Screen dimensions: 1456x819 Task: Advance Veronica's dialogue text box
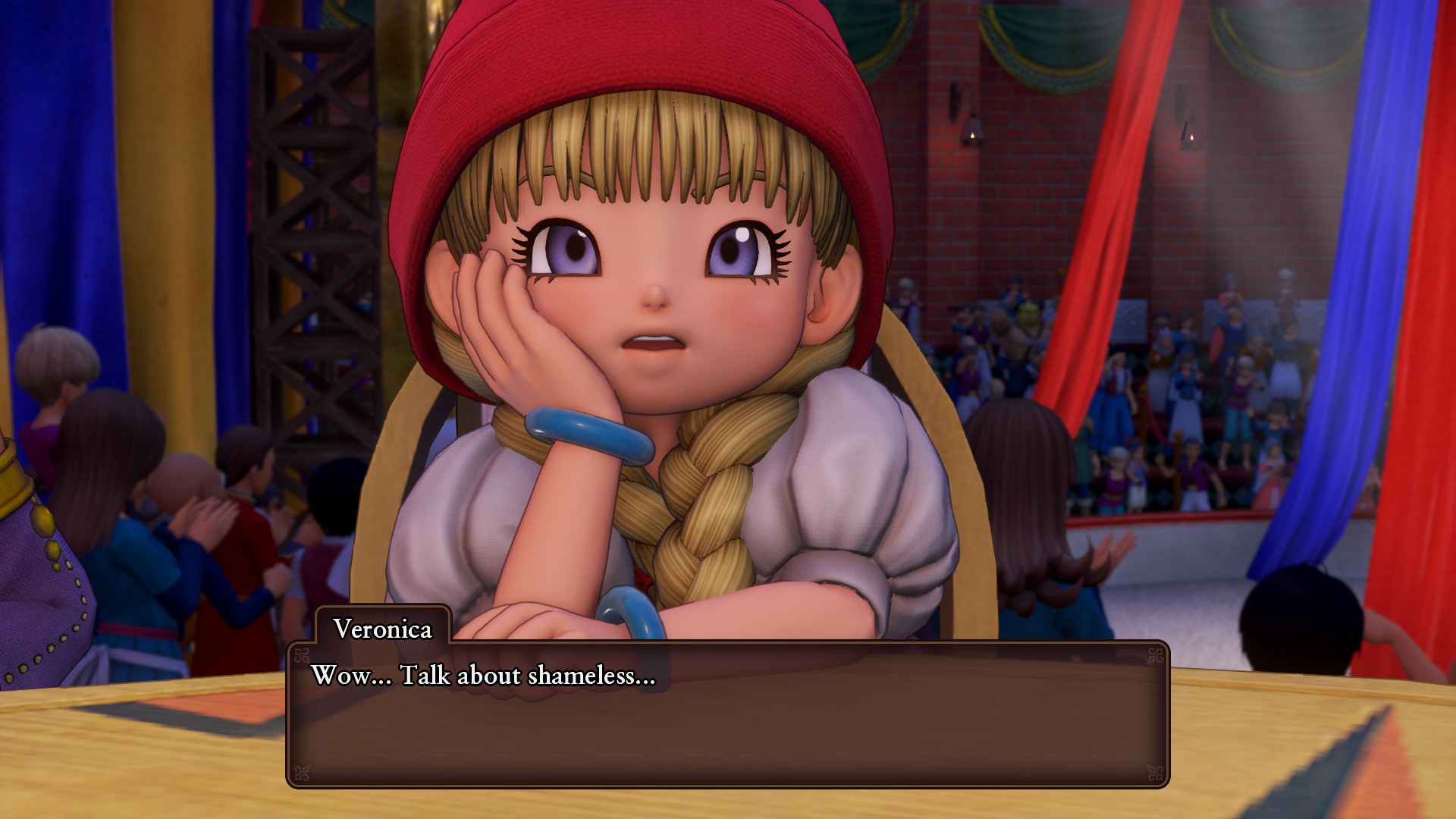[x=727, y=714]
